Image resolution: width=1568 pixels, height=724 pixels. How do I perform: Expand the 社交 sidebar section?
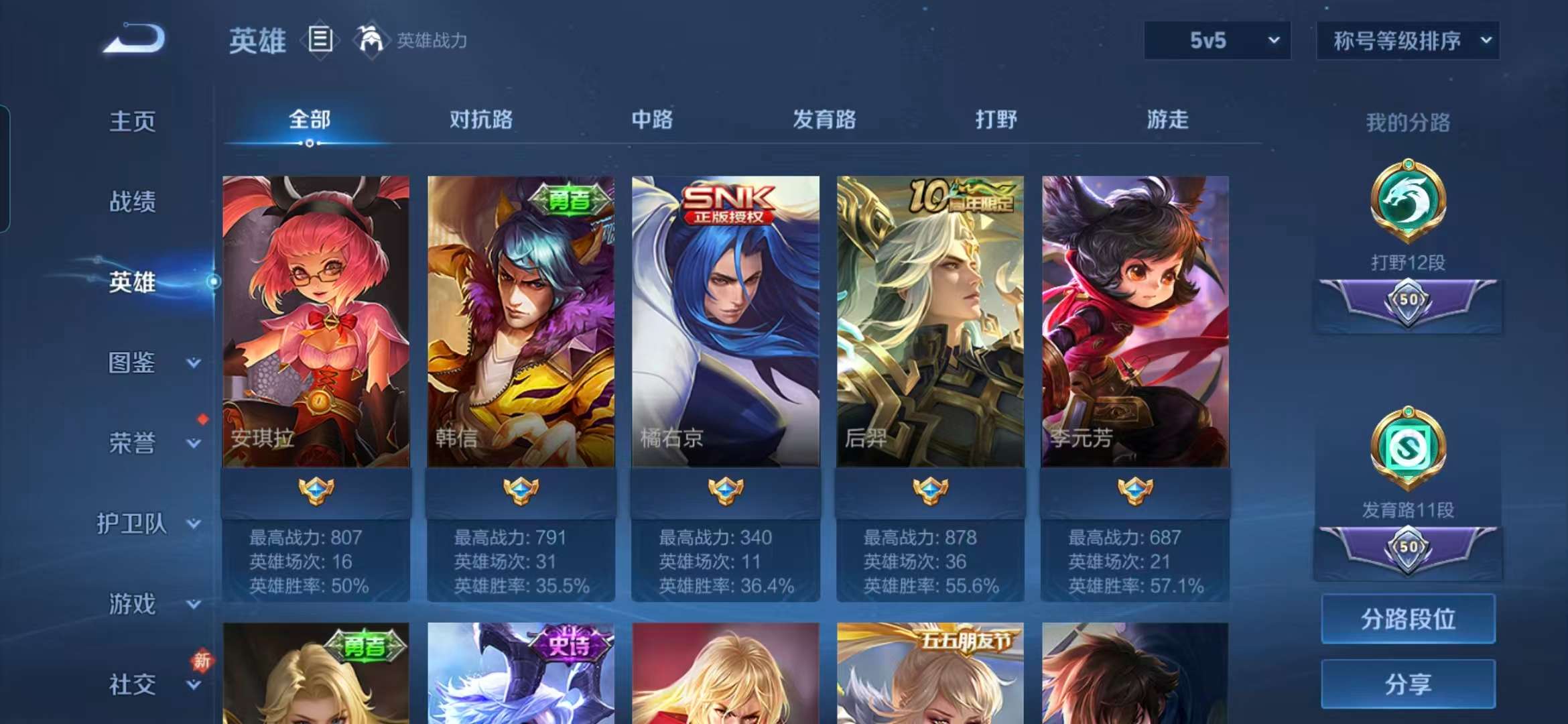pos(131,685)
